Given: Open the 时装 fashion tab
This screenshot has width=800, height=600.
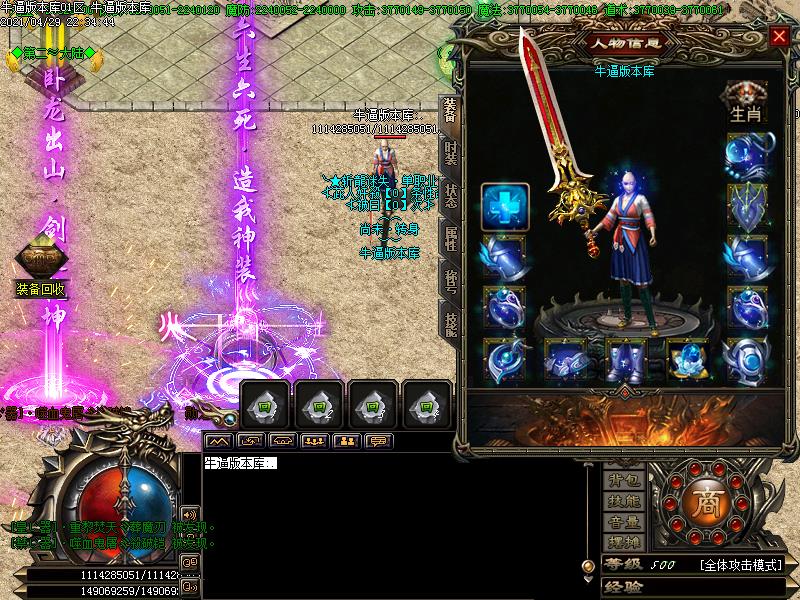Looking at the screenshot, I should 450,155.
